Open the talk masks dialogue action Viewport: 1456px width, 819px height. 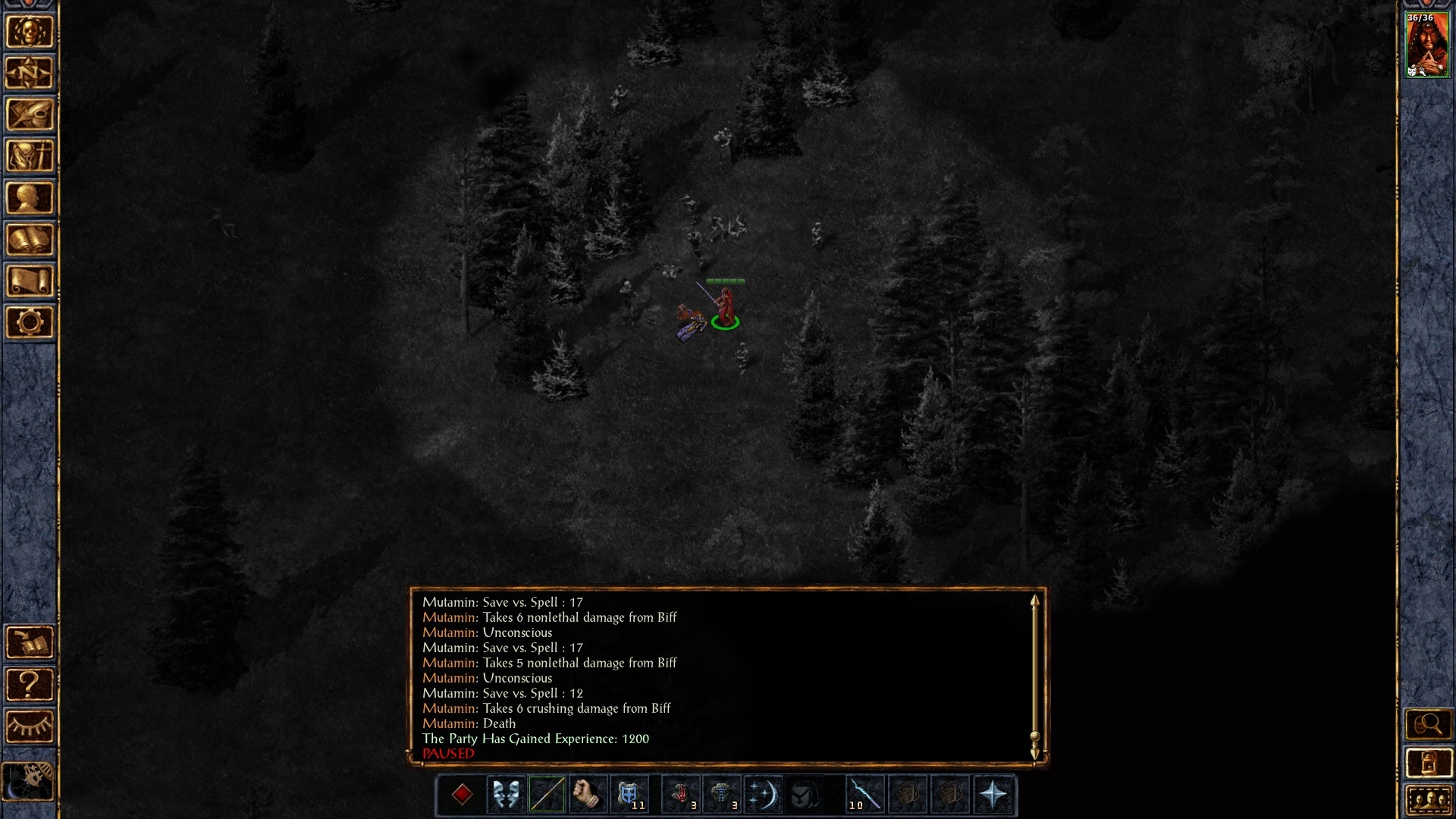pos(505,795)
